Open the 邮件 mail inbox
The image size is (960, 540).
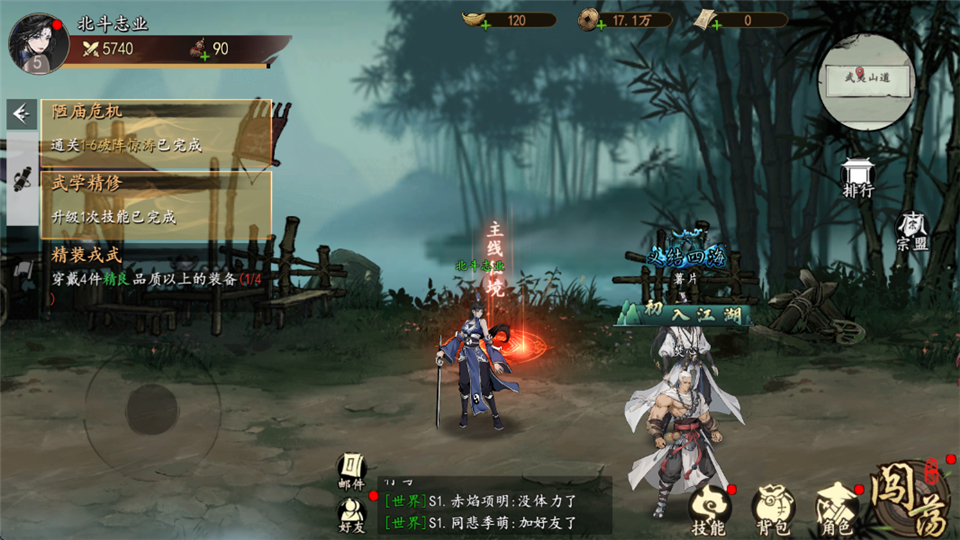(351, 470)
